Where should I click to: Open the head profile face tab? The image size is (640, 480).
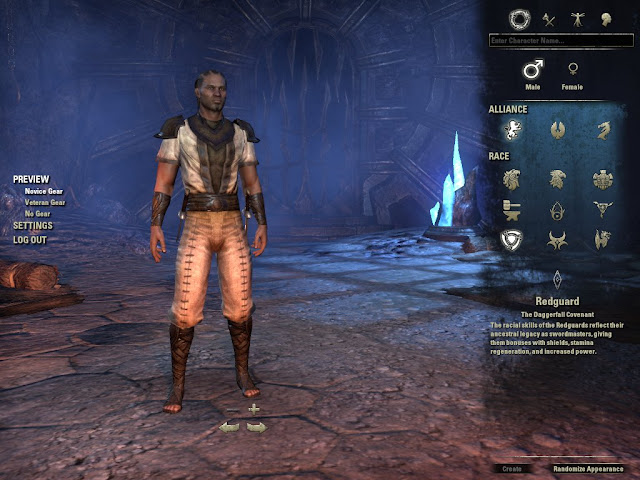(604, 18)
